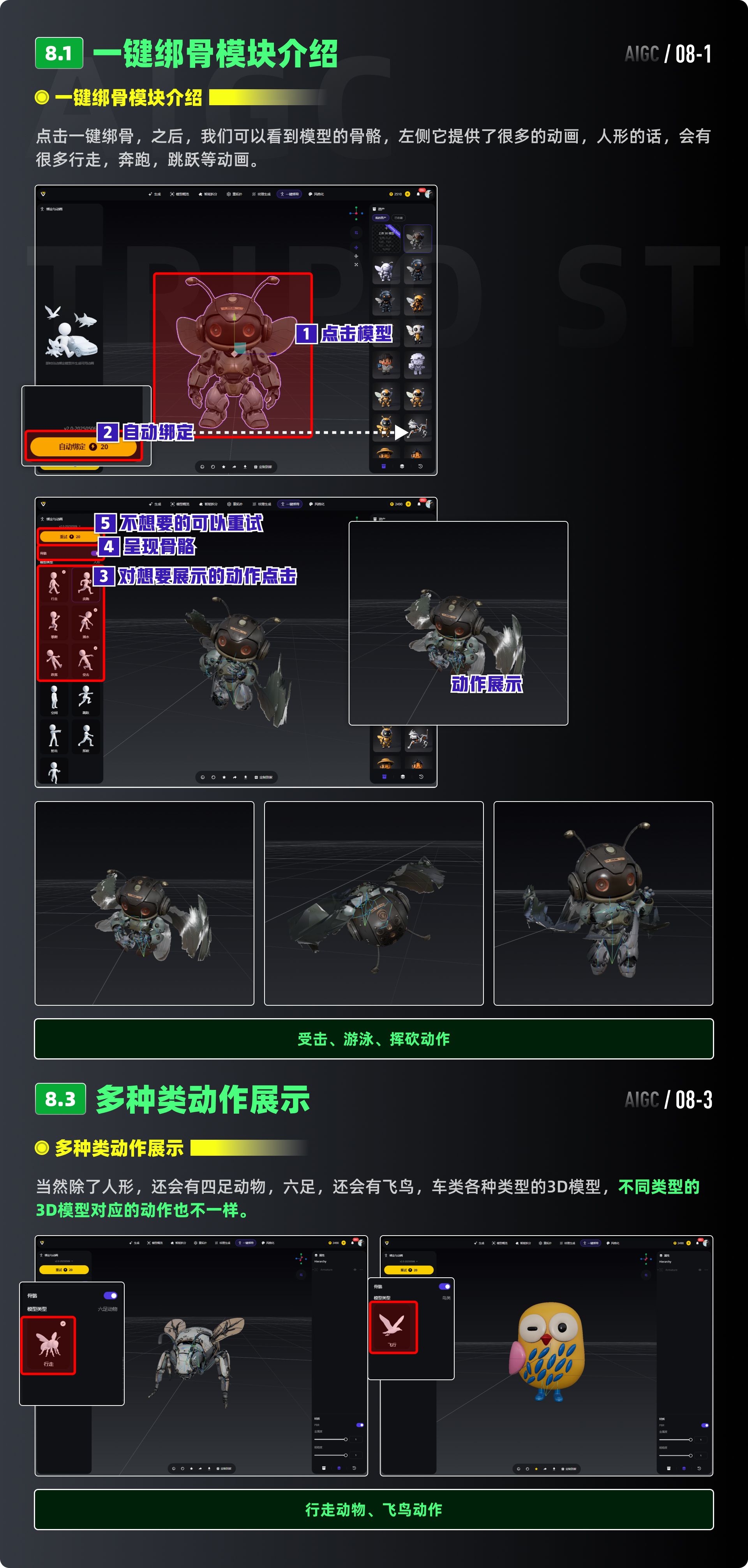748x1568 pixels.
Task: Open the 纹理生成 menu item
Action: [x=262, y=194]
